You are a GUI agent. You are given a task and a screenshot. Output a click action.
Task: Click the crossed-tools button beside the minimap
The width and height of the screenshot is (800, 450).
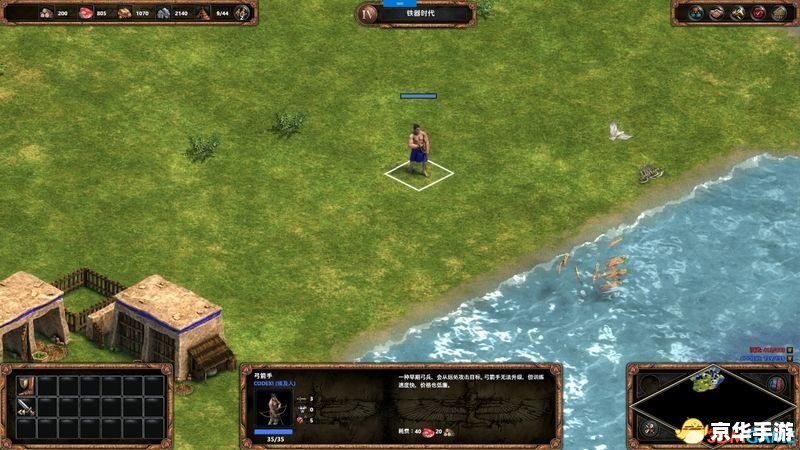point(649,429)
